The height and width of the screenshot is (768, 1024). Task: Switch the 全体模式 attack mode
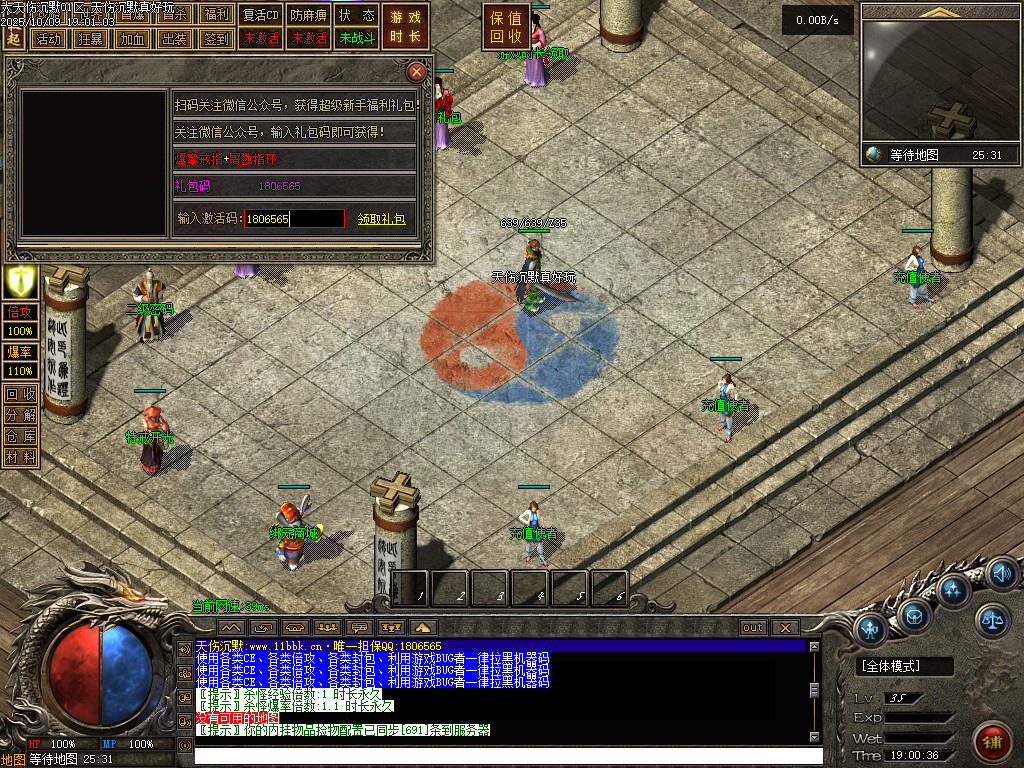(904, 666)
